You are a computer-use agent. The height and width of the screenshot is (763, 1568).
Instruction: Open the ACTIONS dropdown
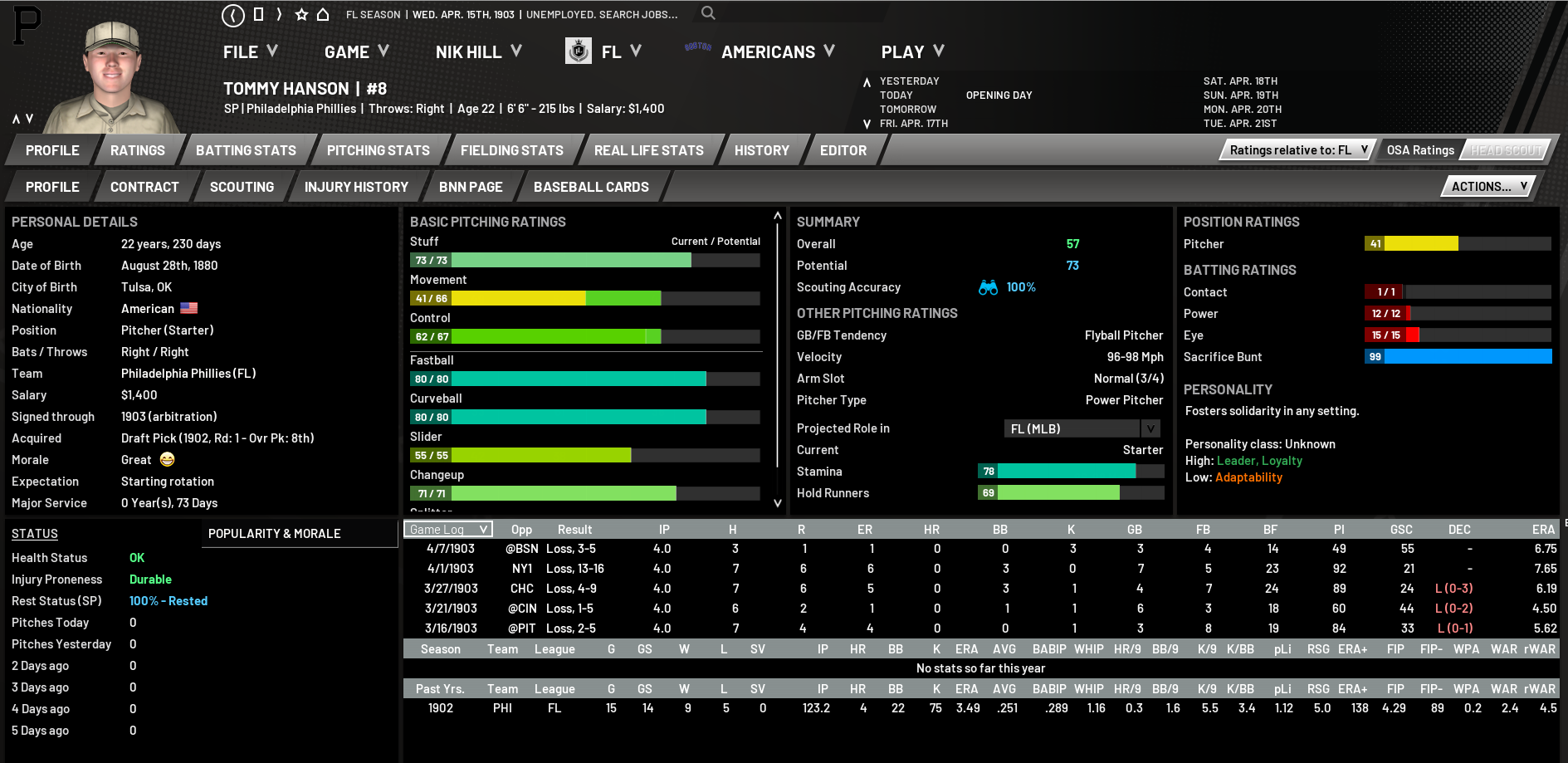(x=1488, y=187)
